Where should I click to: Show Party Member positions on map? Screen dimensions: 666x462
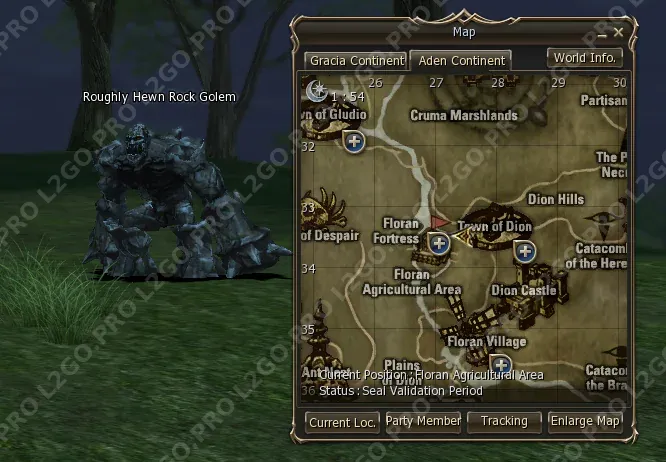(423, 422)
